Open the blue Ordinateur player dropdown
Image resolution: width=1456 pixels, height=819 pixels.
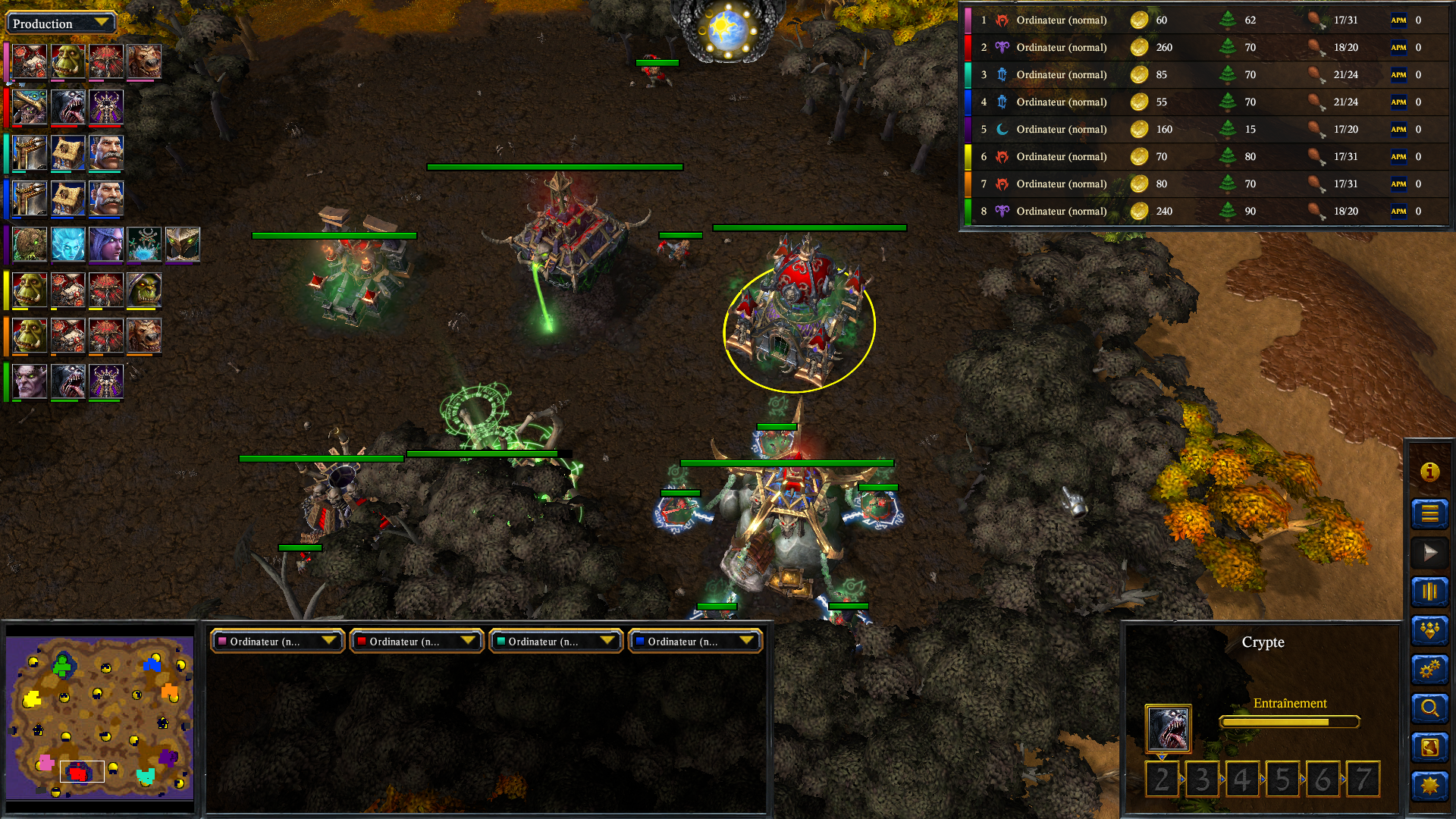[695, 642]
